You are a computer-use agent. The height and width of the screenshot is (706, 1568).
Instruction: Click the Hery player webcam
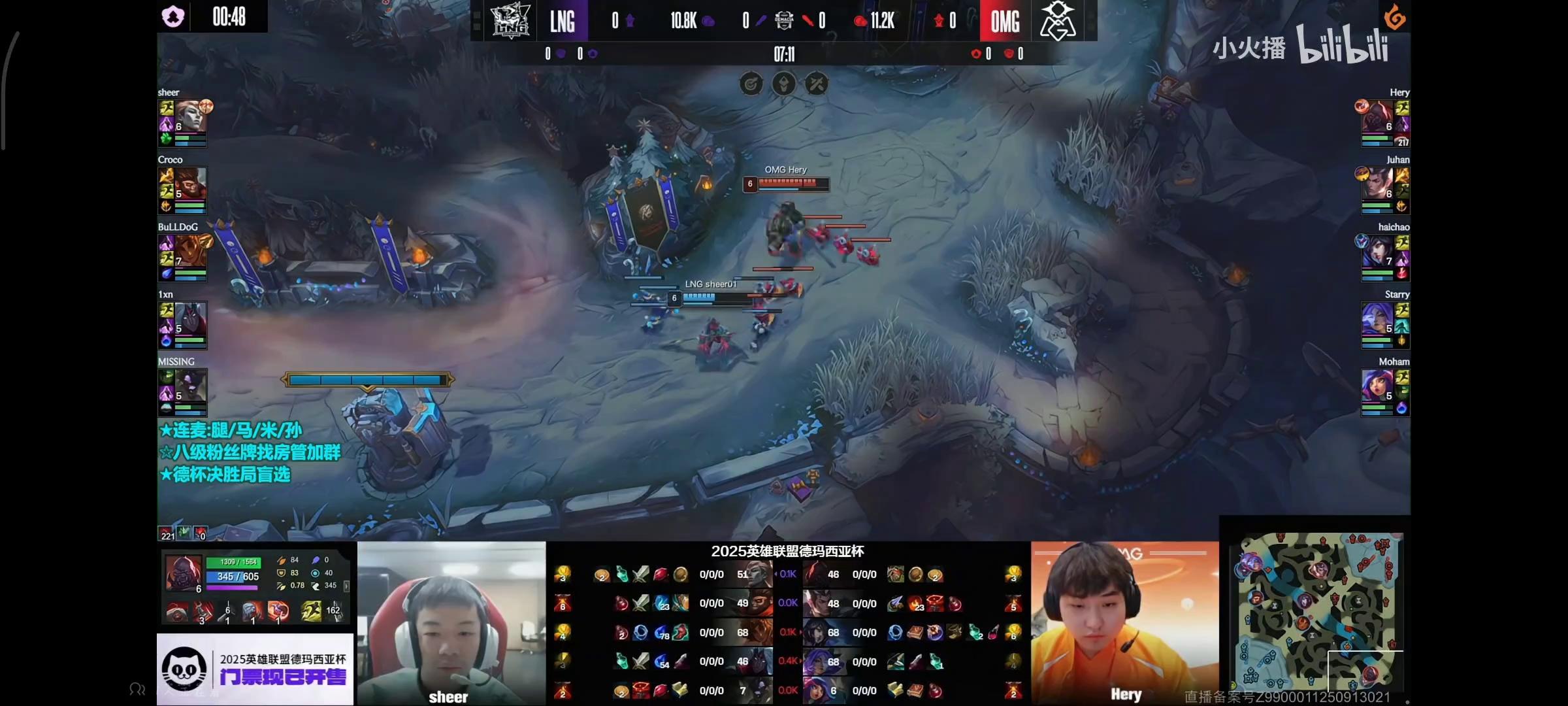(1124, 623)
